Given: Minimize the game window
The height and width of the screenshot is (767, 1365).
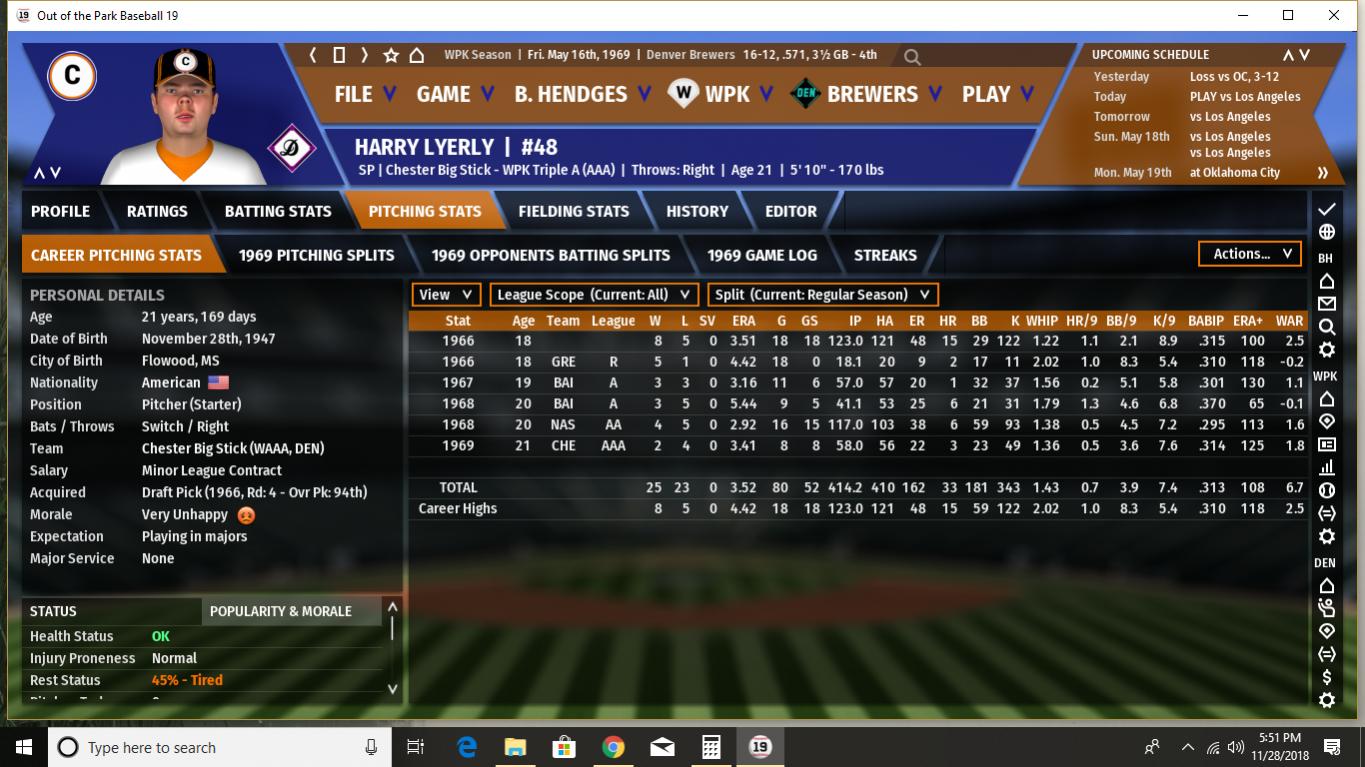Looking at the screenshot, I should [x=1242, y=15].
